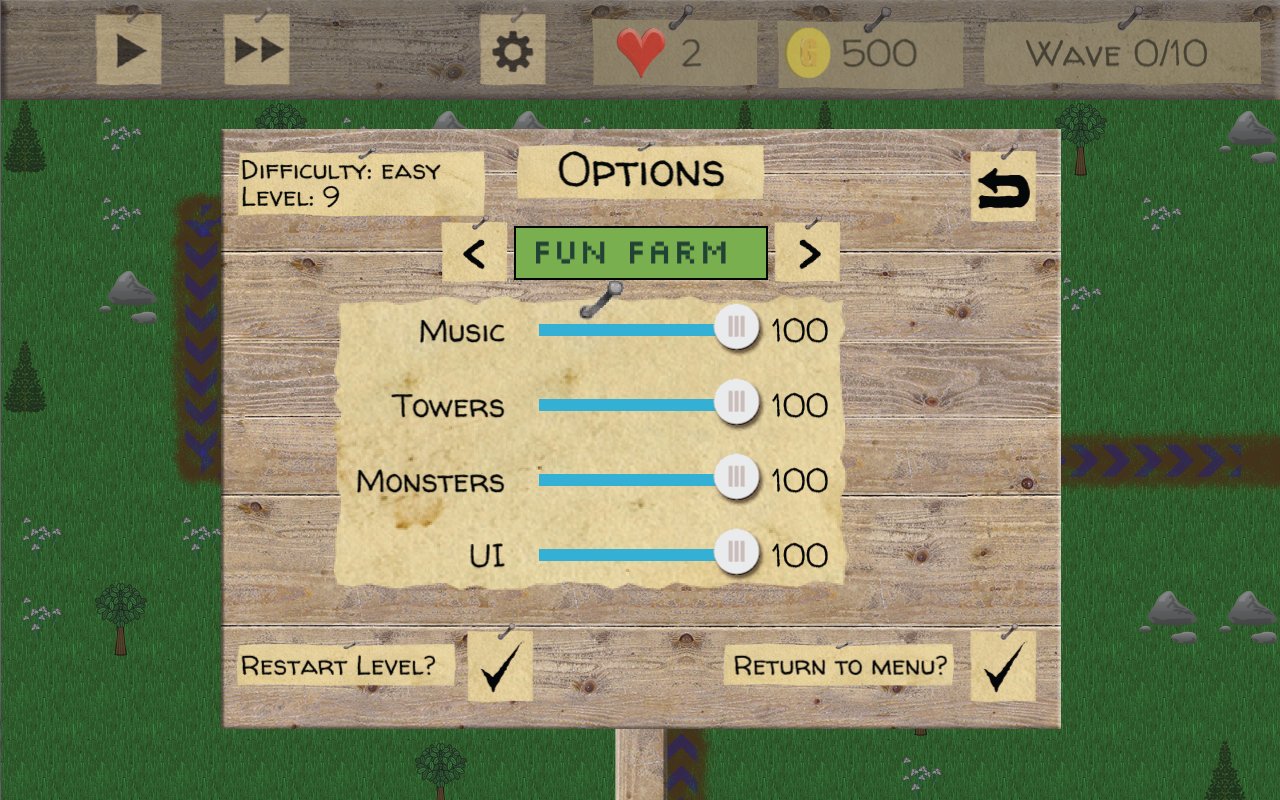Confirm Restart Level with its checkmark
This screenshot has height=800, width=1280.
499,667
